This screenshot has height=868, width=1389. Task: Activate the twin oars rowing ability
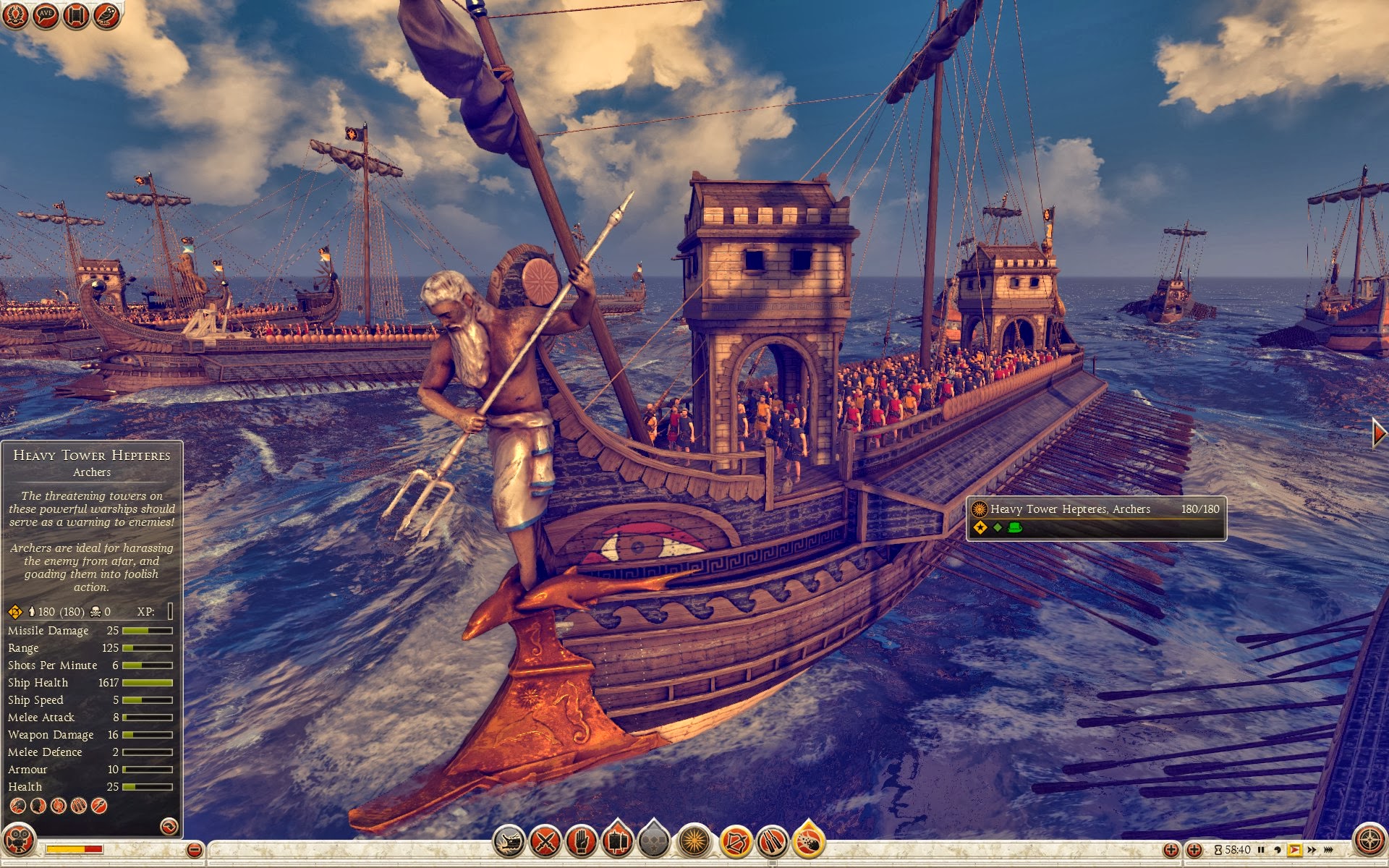tap(772, 841)
